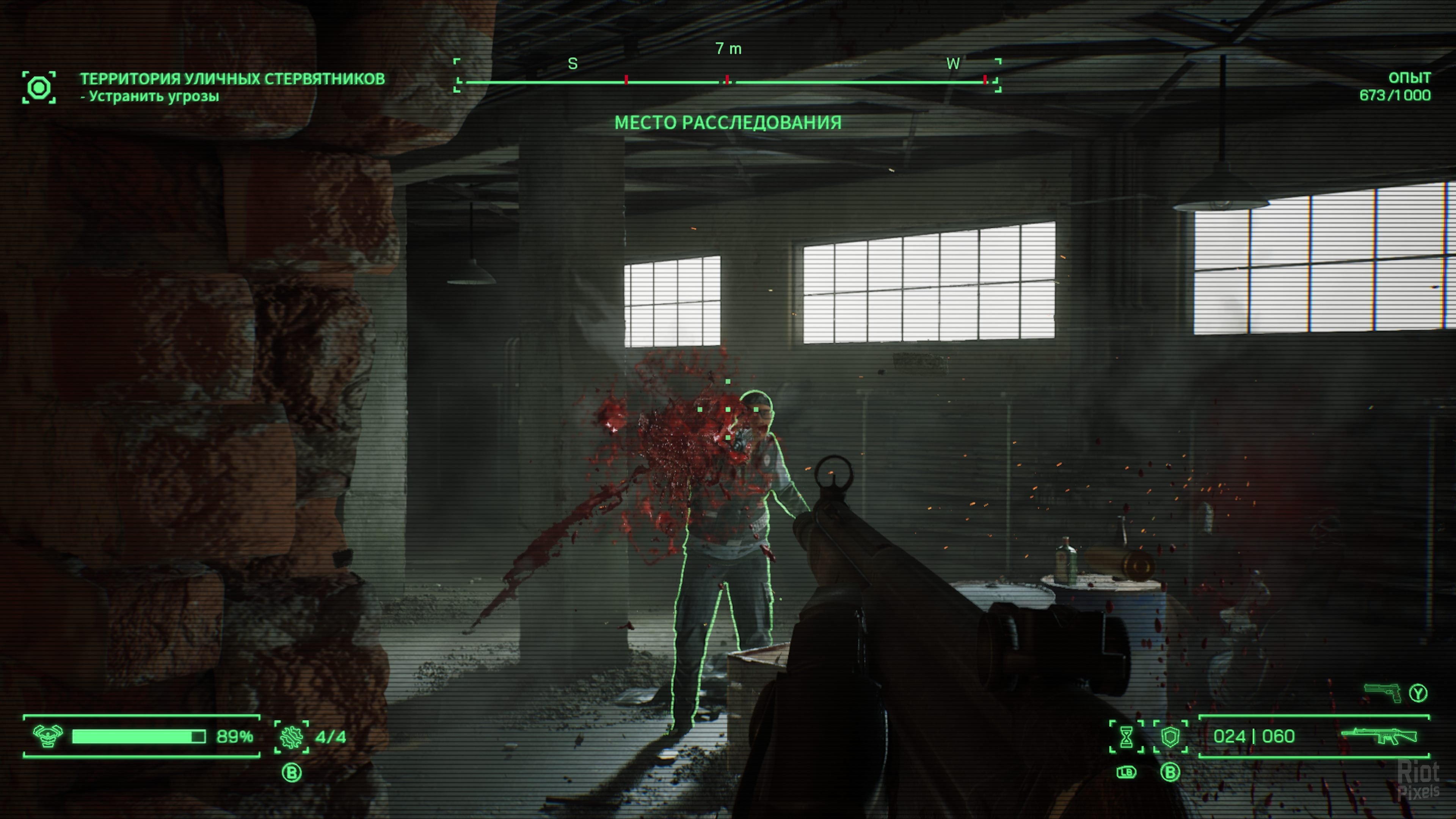This screenshot has height=819, width=1456.
Task: Activate the hourglass slow-motion ability
Action: click(x=1126, y=737)
